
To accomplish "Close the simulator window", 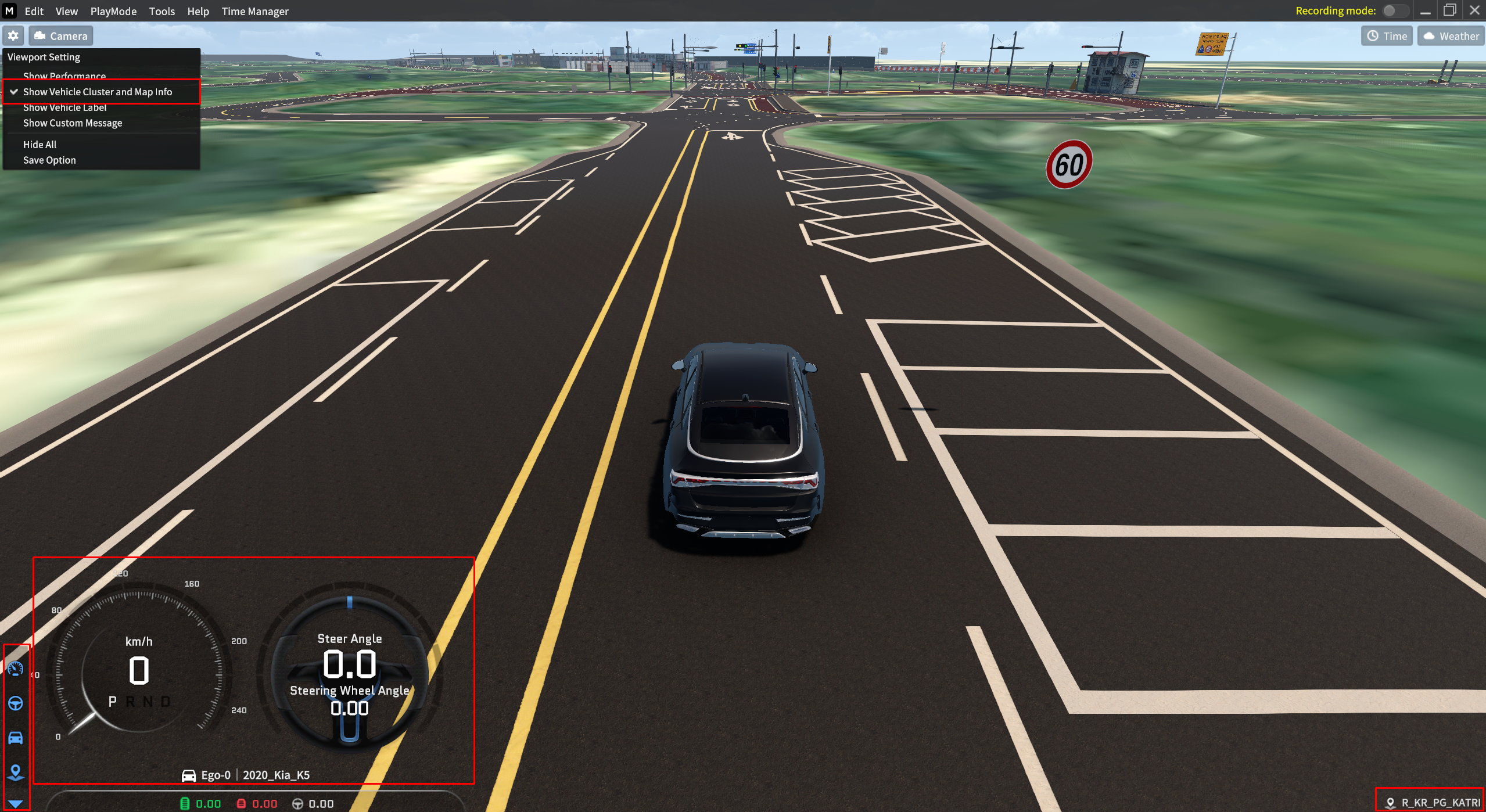I will point(1474,10).
